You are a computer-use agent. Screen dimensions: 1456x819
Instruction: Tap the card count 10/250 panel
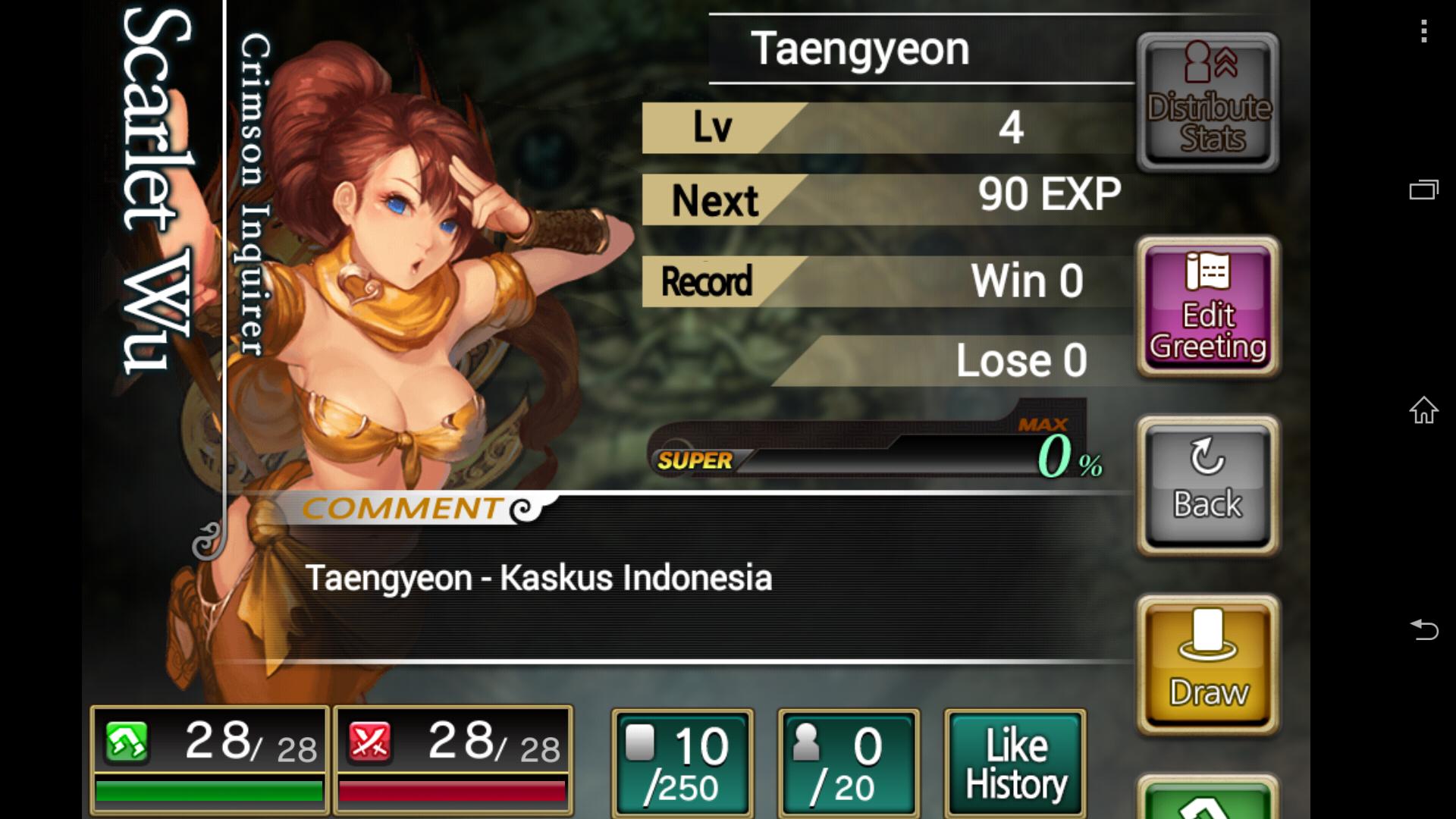click(682, 763)
